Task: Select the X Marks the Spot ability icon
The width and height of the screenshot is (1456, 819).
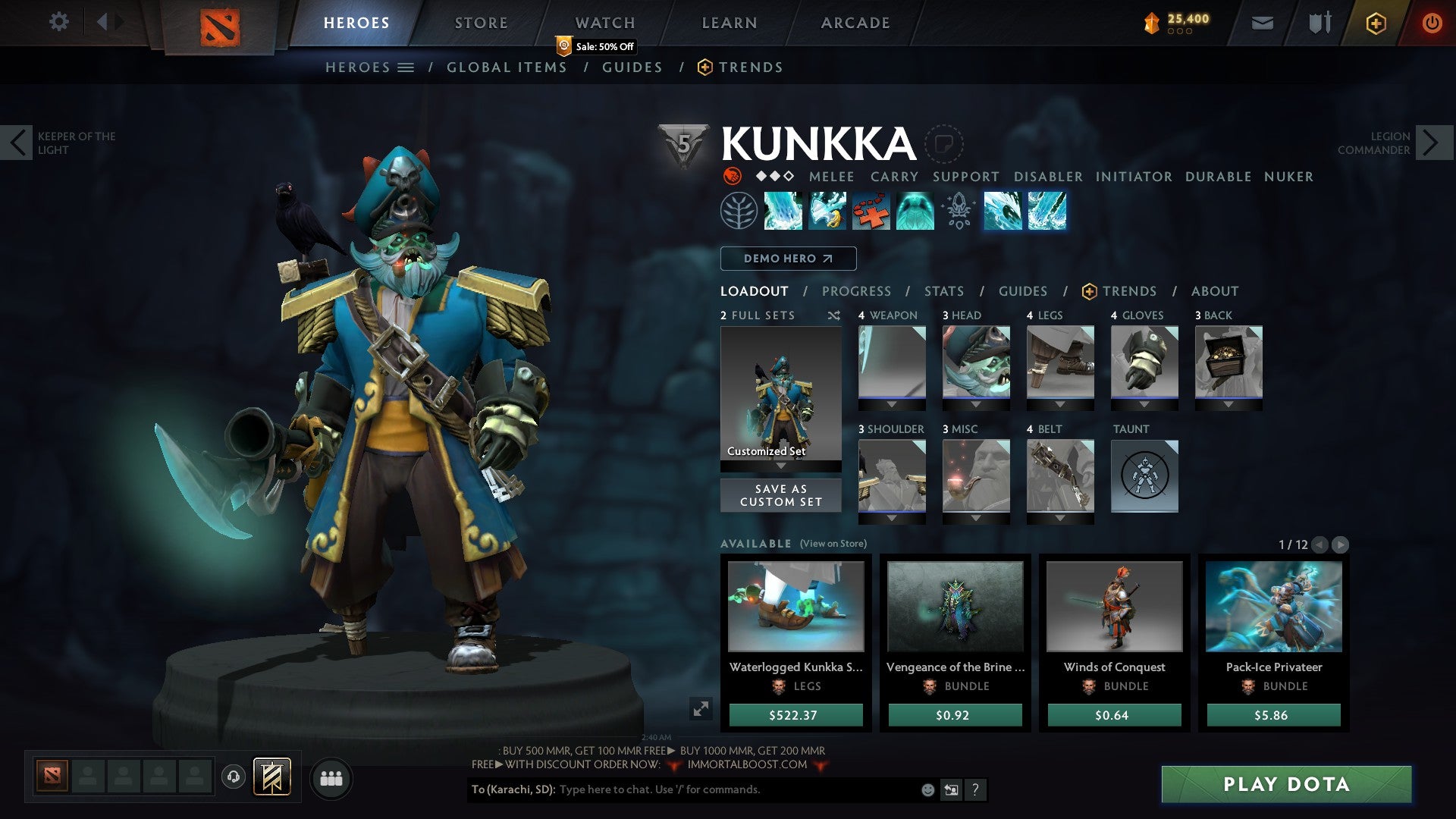Action: tap(871, 212)
